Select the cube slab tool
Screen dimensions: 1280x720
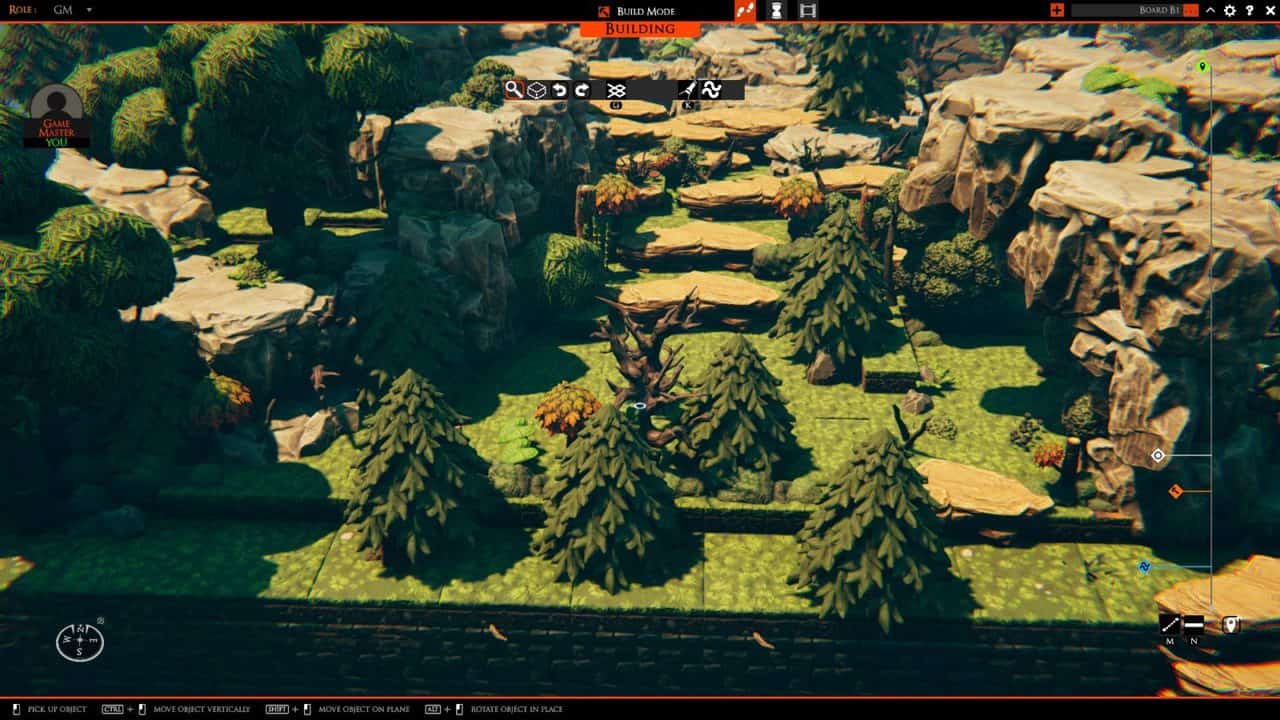pos(537,89)
